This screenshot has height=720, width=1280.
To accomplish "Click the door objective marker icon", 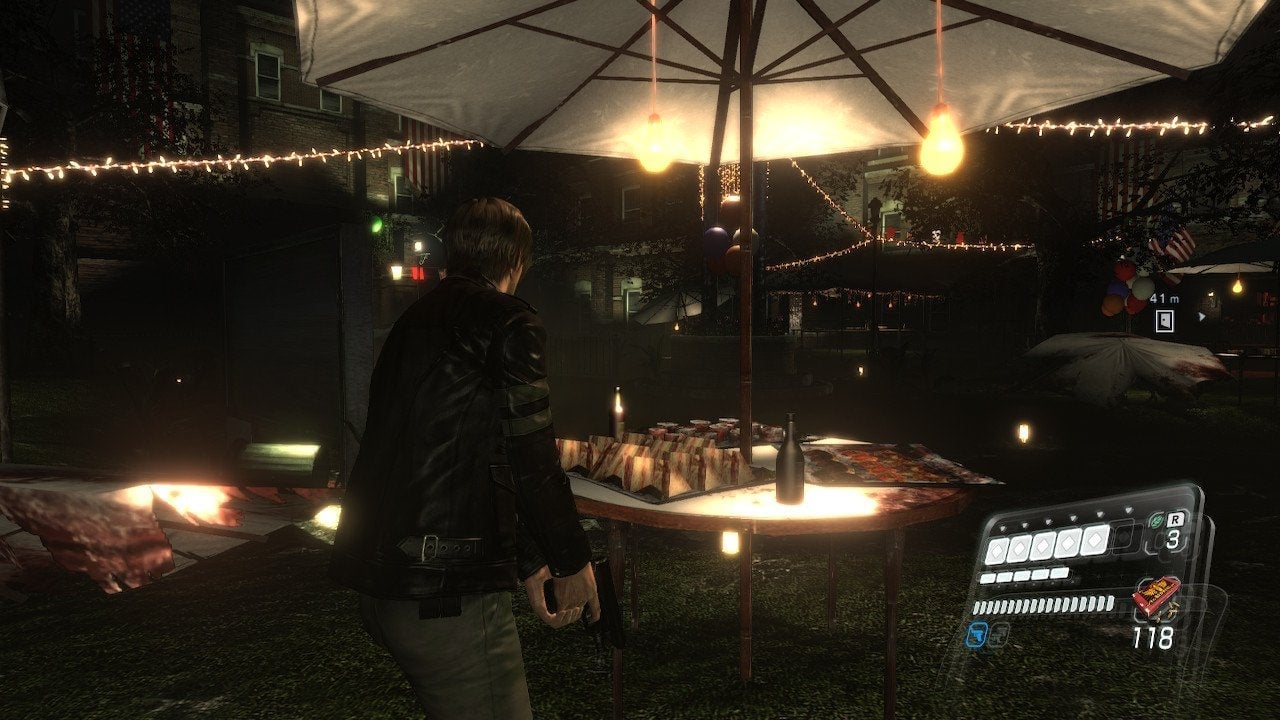I will coord(1164,321).
